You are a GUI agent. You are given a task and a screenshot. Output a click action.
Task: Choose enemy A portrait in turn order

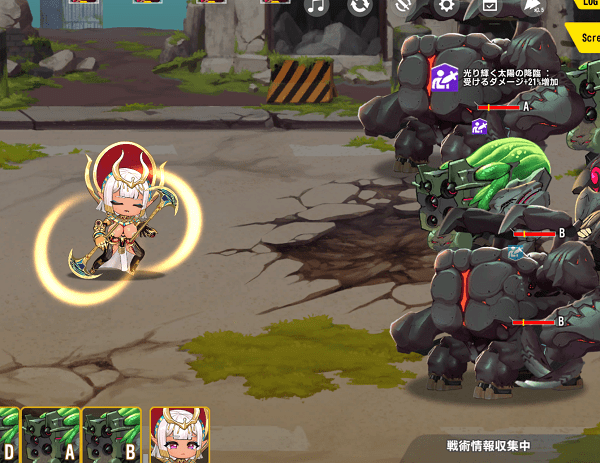click(x=51, y=435)
